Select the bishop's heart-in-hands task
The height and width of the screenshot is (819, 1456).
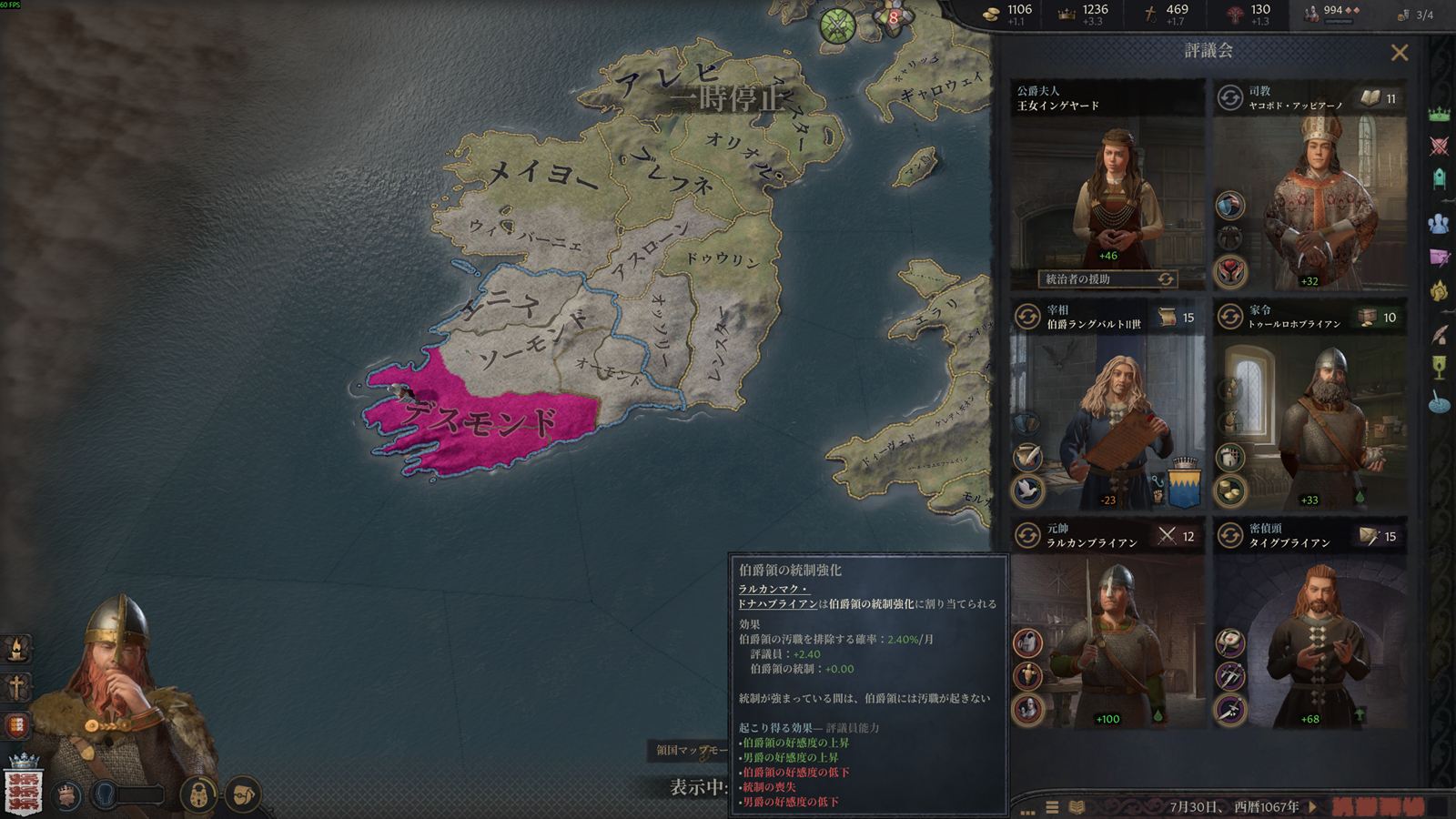click(1229, 270)
